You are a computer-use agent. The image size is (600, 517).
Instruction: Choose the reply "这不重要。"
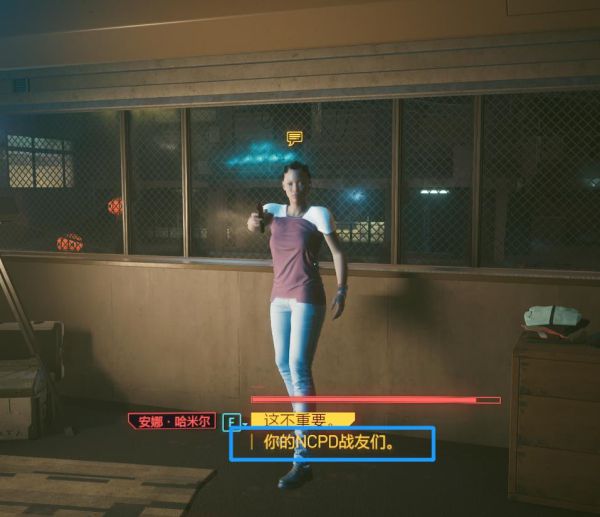301,421
